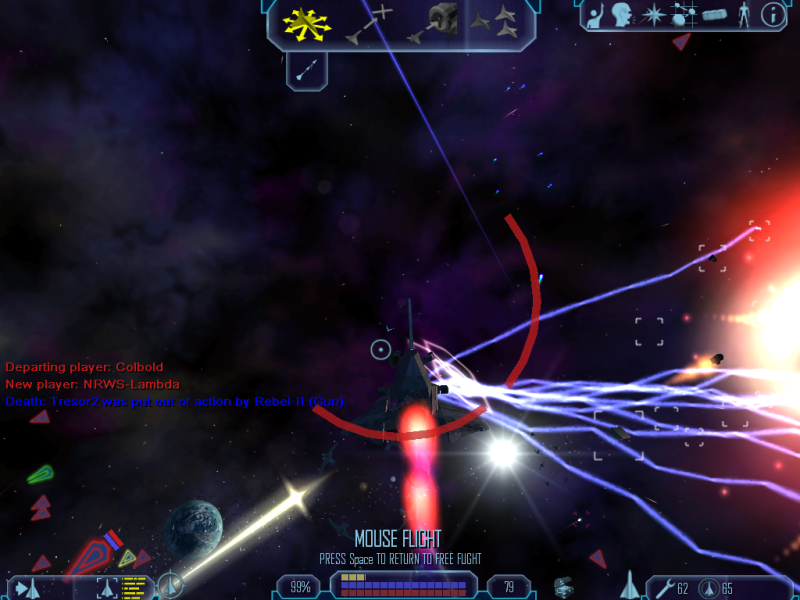Click the waving person icon
The width and height of the screenshot is (800, 600).
pos(597,15)
